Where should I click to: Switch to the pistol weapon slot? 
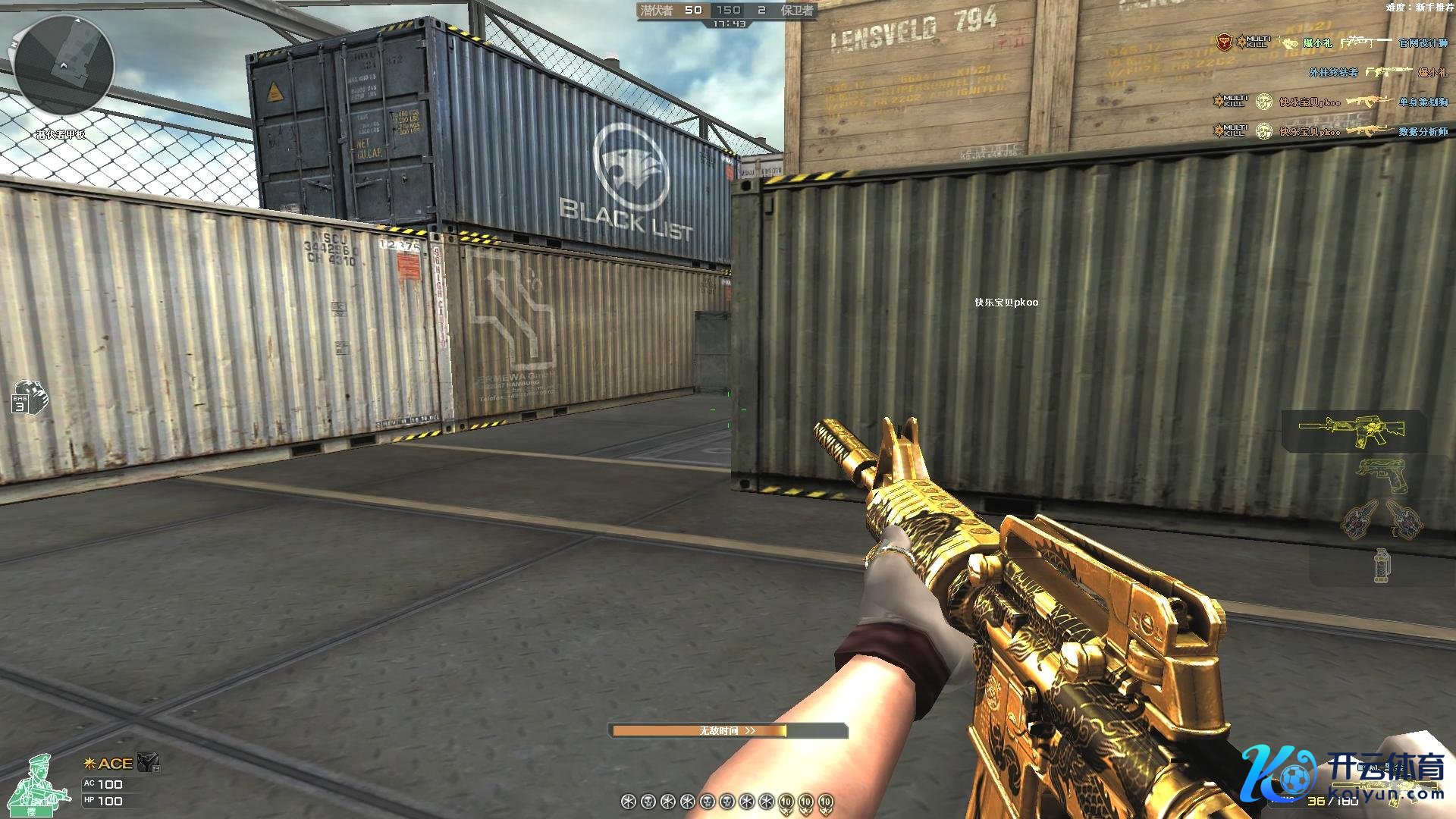pos(1379,477)
